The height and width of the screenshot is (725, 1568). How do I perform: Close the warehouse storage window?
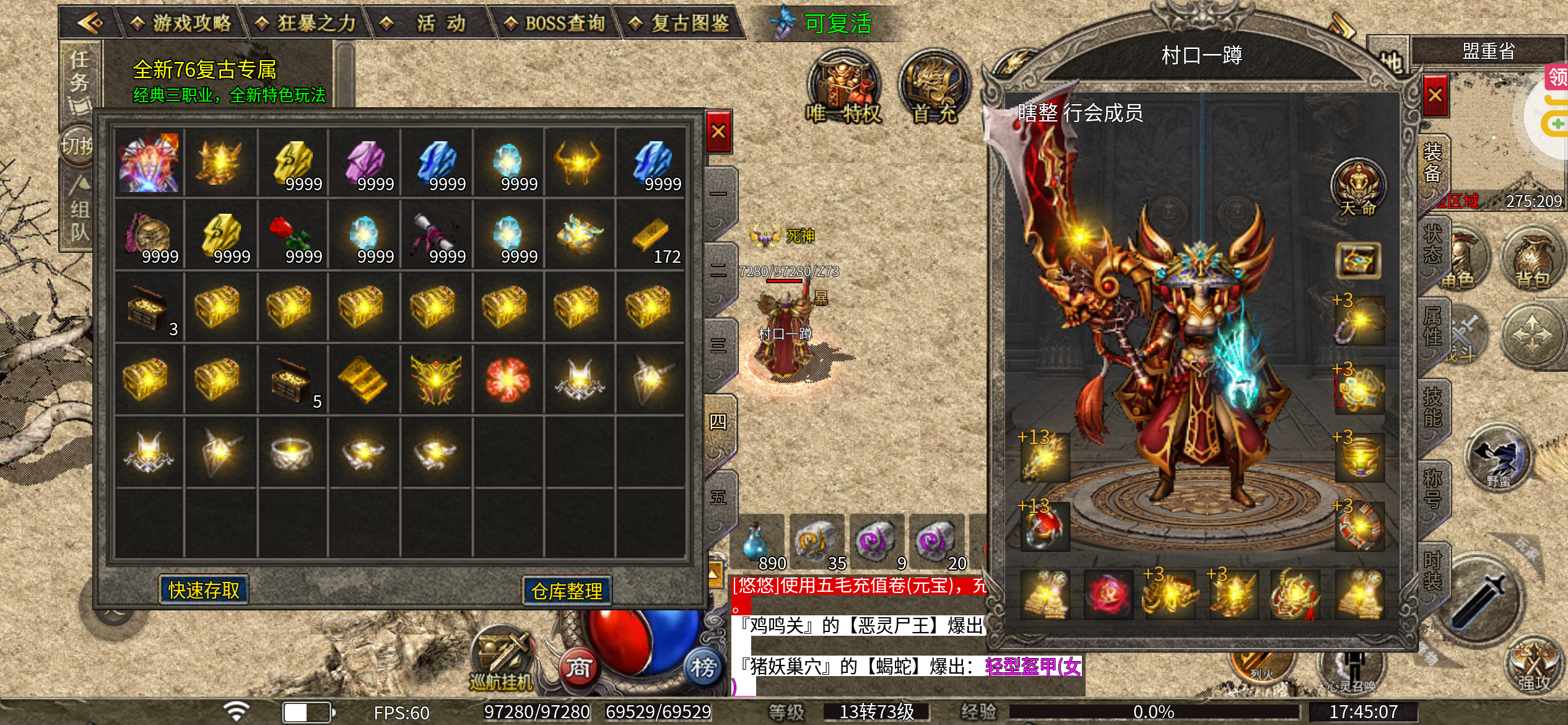coord(718,131)
